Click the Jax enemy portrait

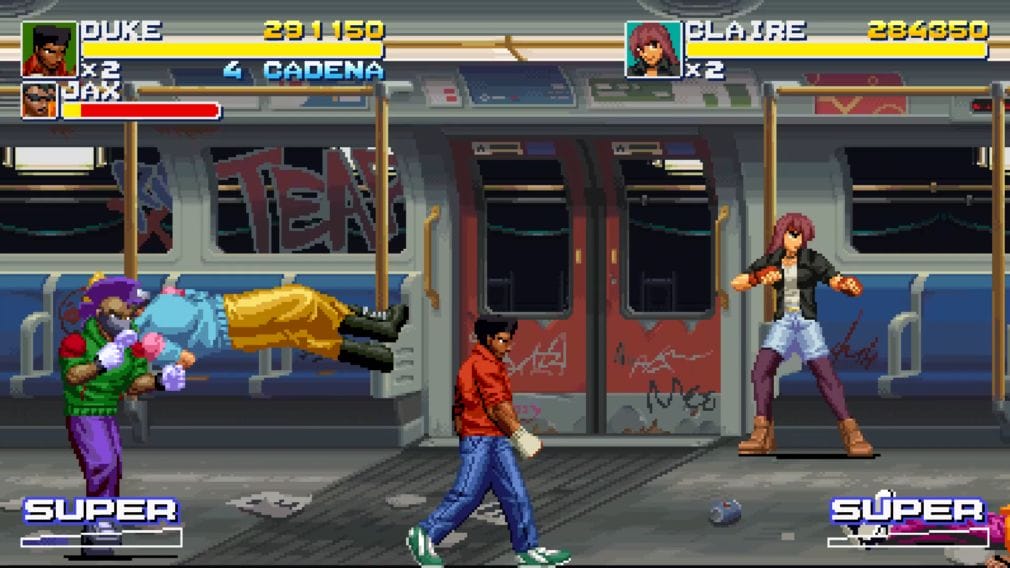click(x=40, y=101)
